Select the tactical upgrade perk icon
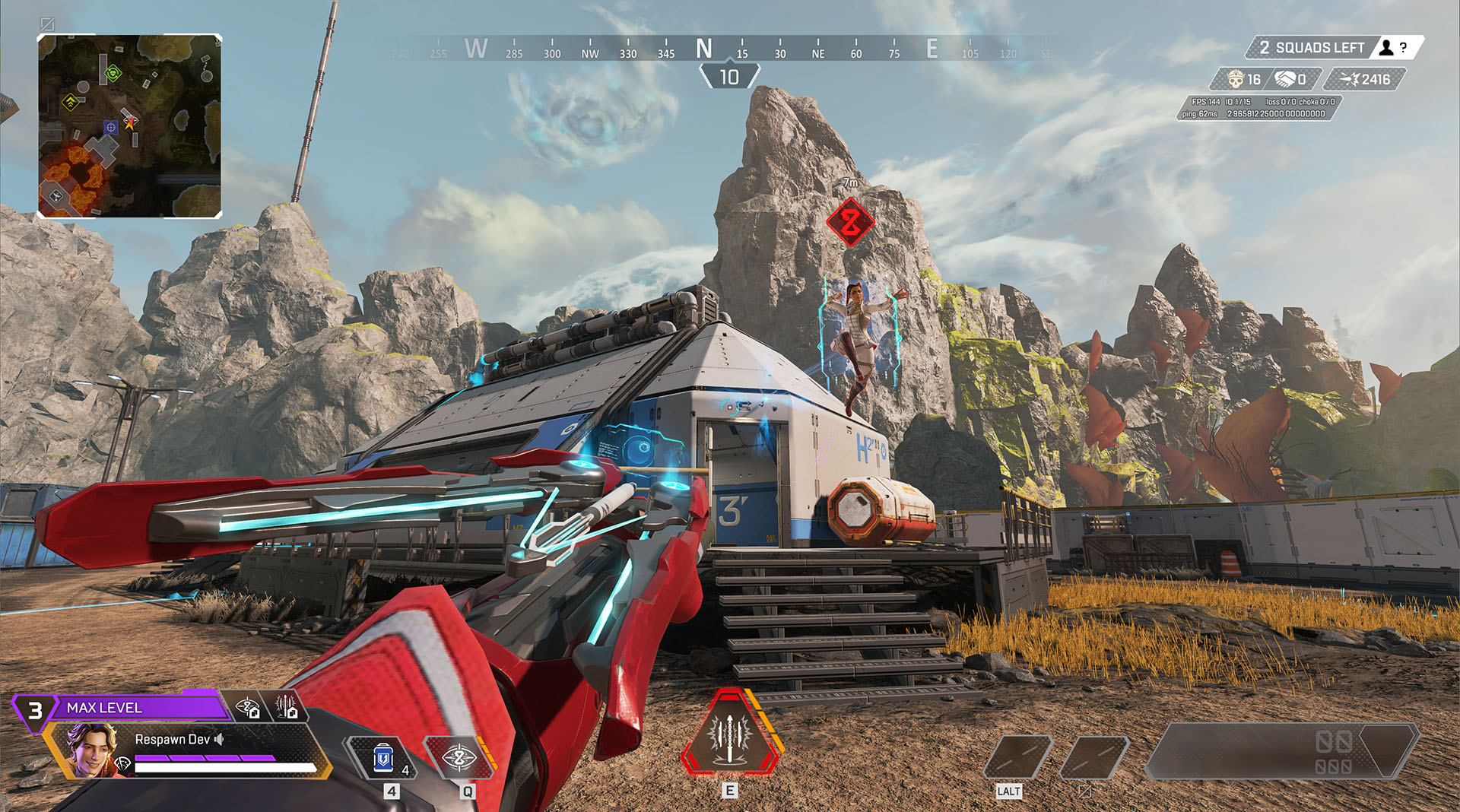The height and width of the screenshot is (812, 1460). tap(248, 708)
